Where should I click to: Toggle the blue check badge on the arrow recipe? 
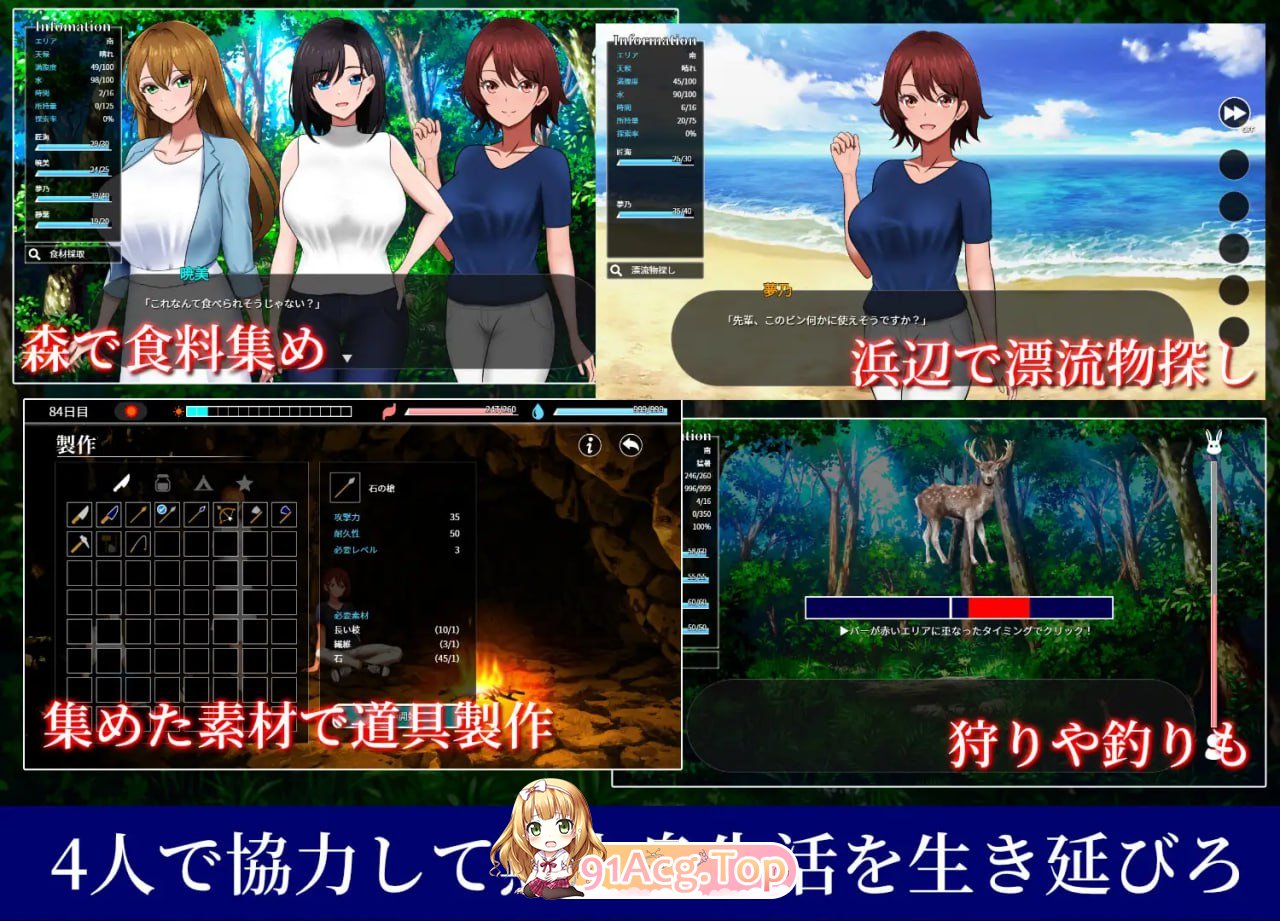pos(161,510)
